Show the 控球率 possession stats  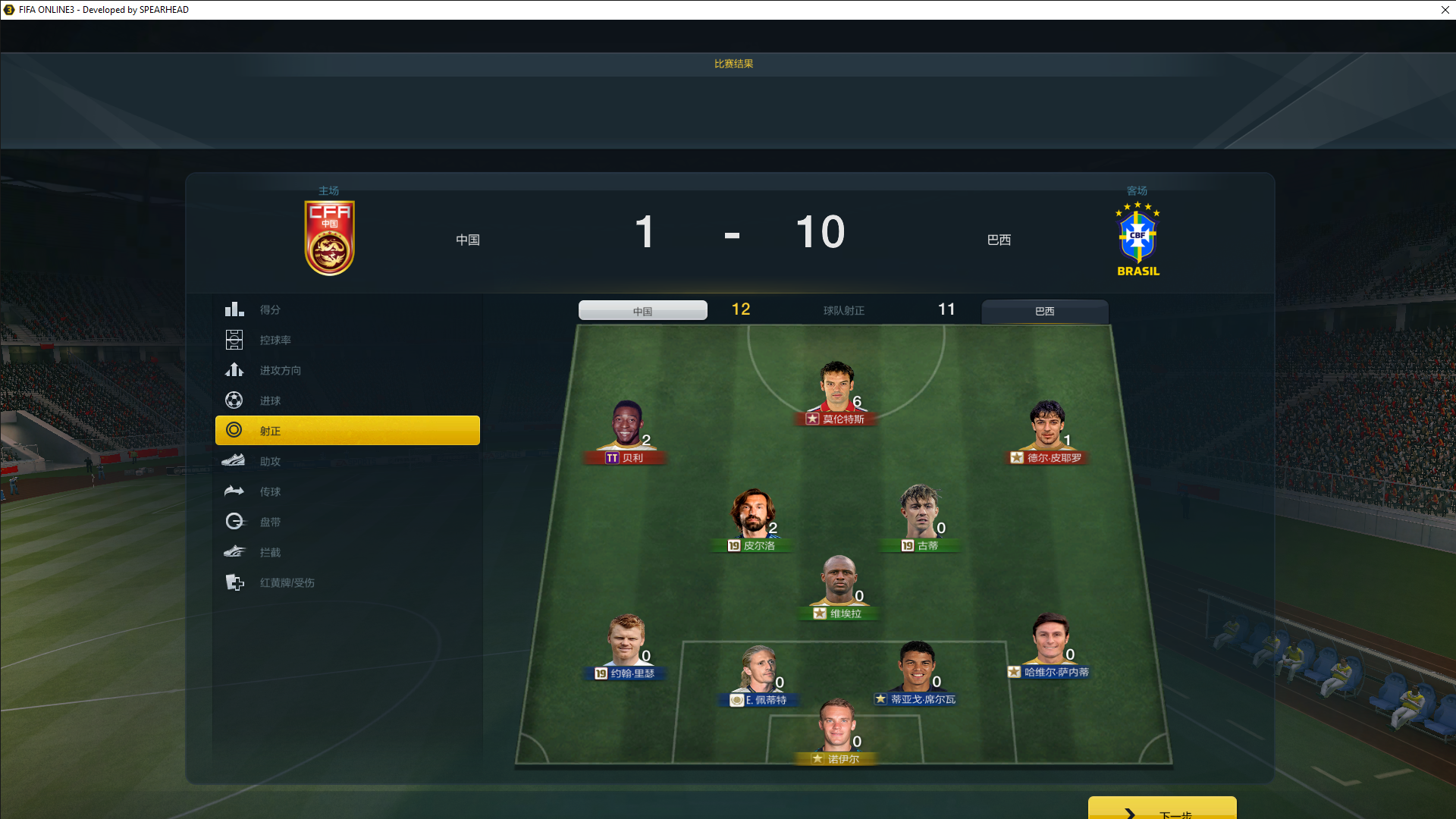[275, 340]
